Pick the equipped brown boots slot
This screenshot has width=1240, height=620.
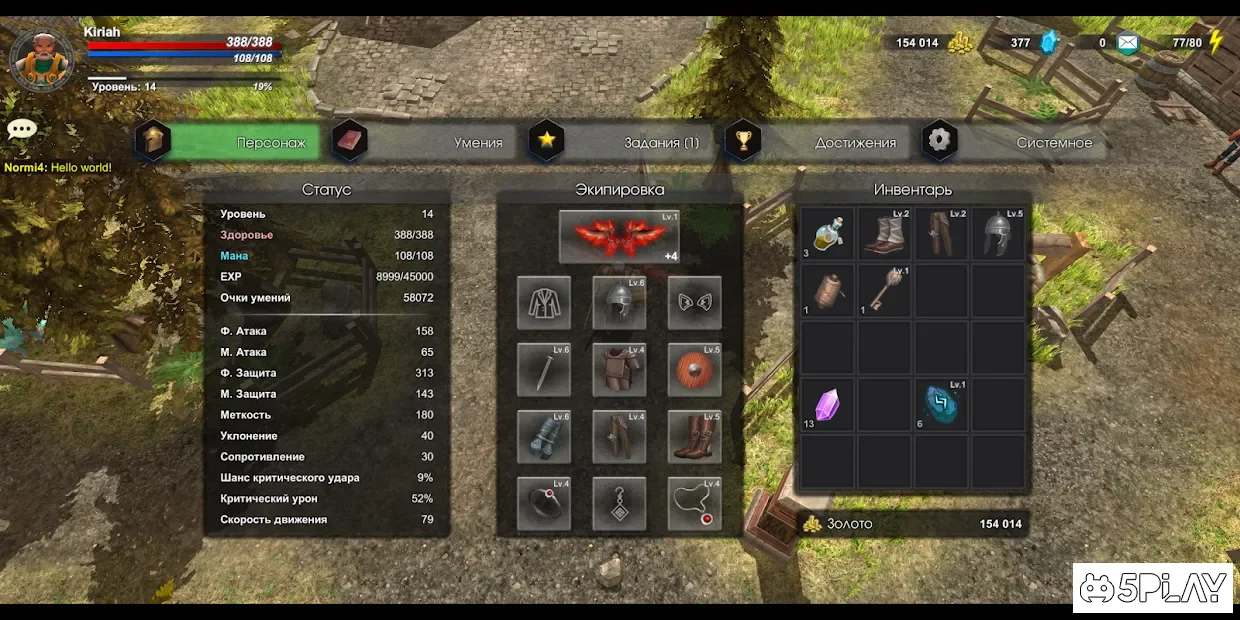click(x=694, y=436)
